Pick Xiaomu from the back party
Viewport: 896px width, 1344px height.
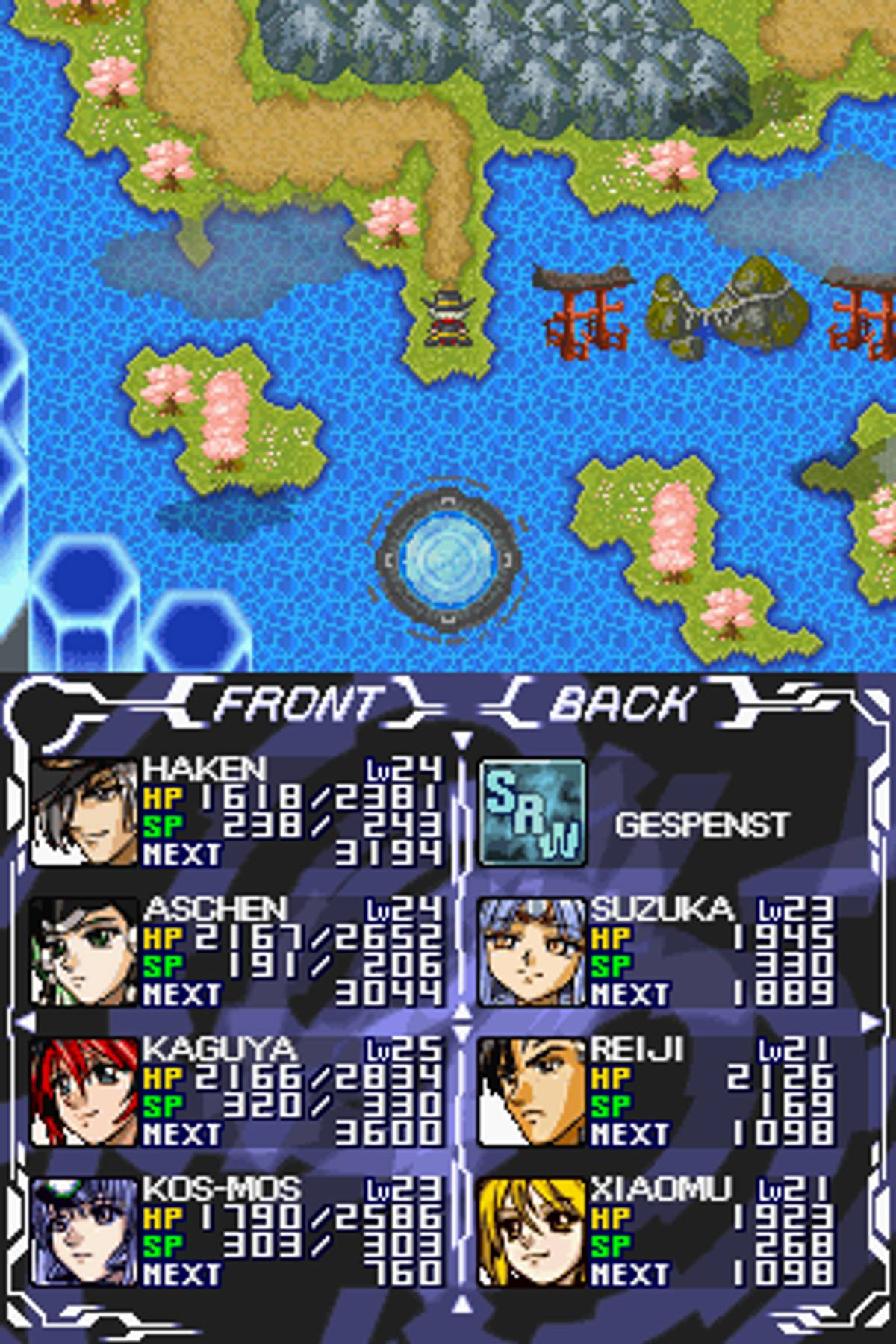point(657,1232)
